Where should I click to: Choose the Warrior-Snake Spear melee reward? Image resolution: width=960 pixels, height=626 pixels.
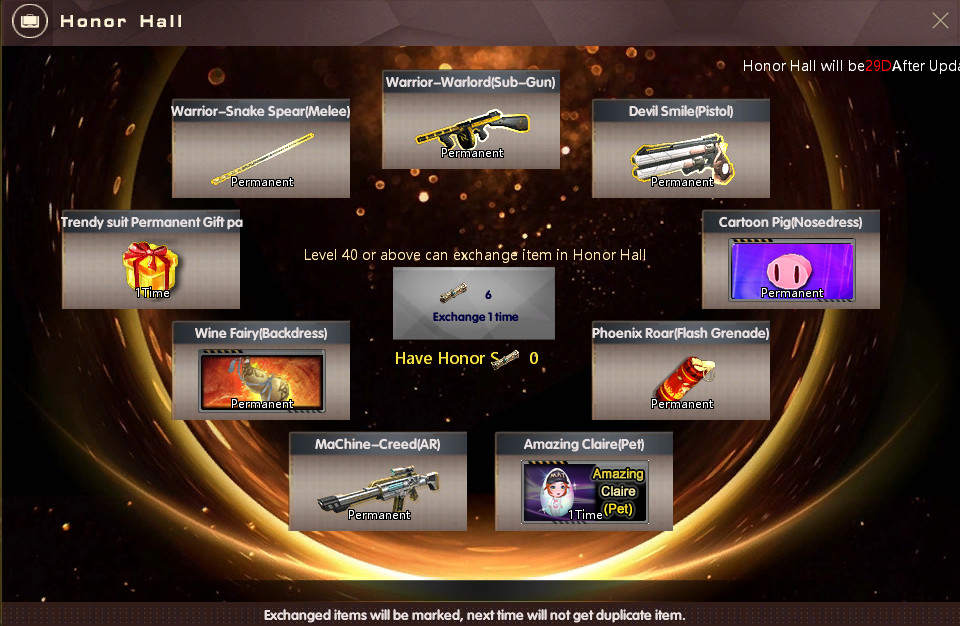pyautogui.click(x=261, y=156)
